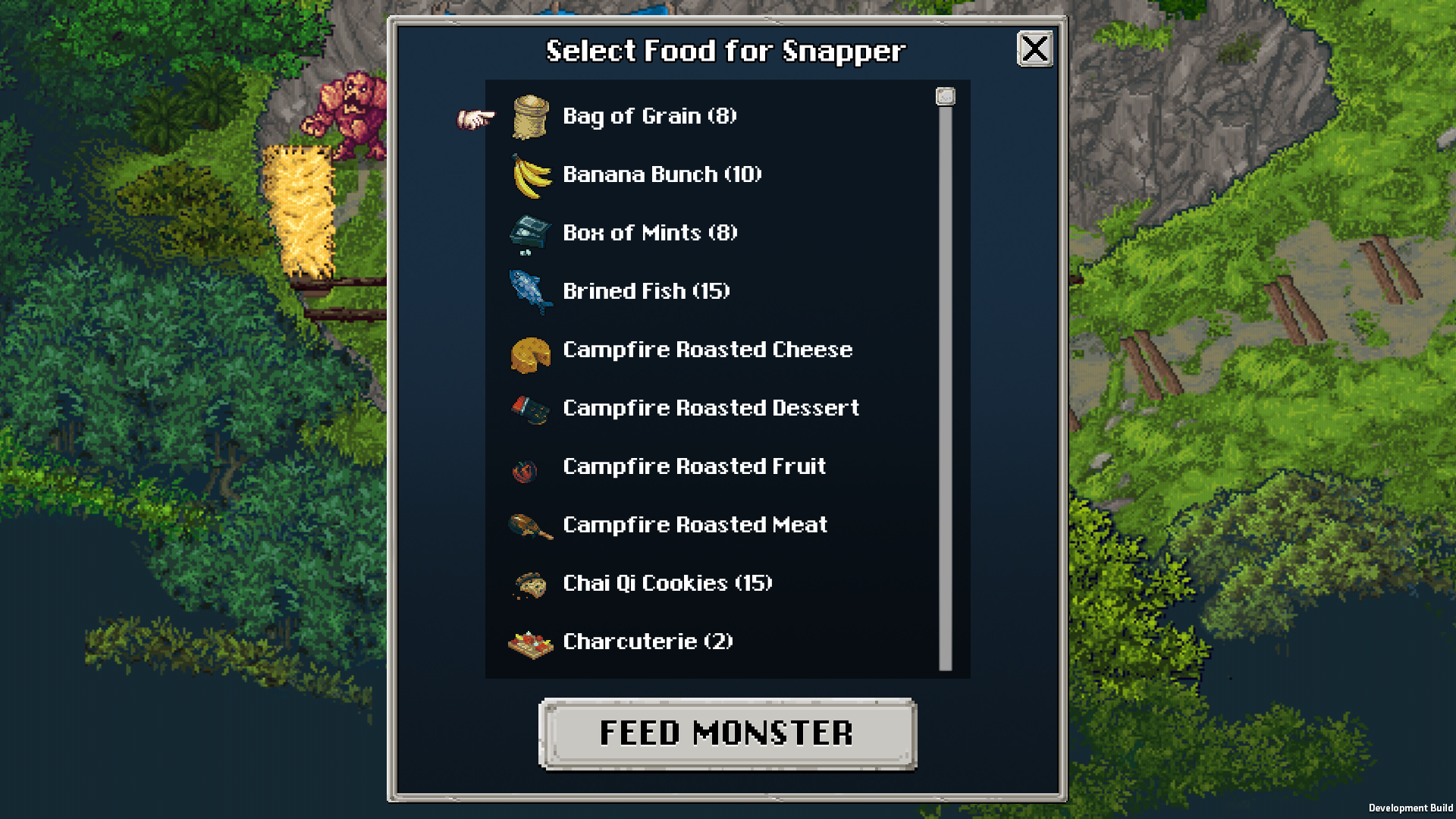Image resolution: width=1456 pixels, height=819 pixels.
Task: Click the Campfire Roasted Meat skewer icon
Action: [x=529, y=526]
